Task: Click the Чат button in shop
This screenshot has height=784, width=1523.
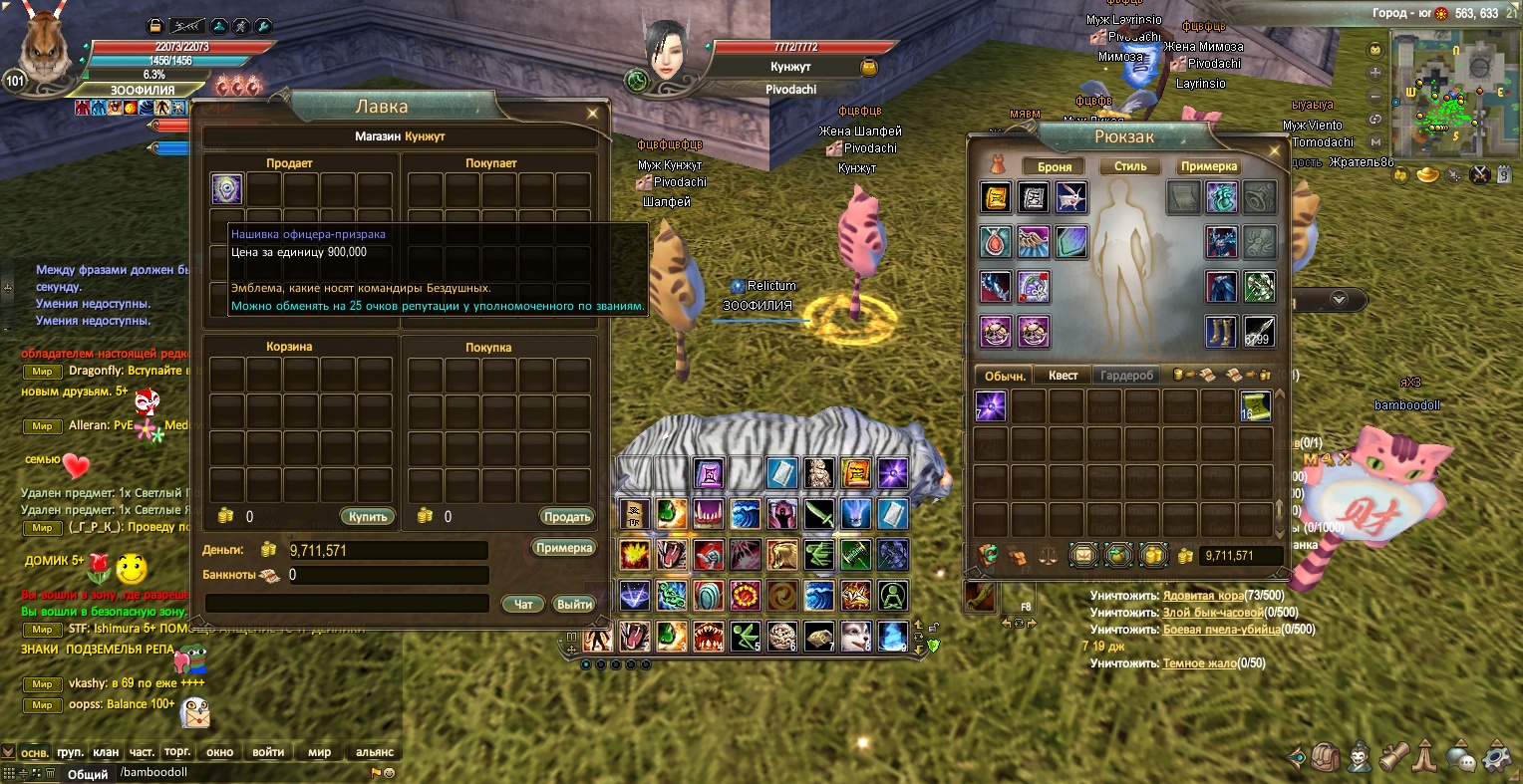Action: tap(523, 604)
